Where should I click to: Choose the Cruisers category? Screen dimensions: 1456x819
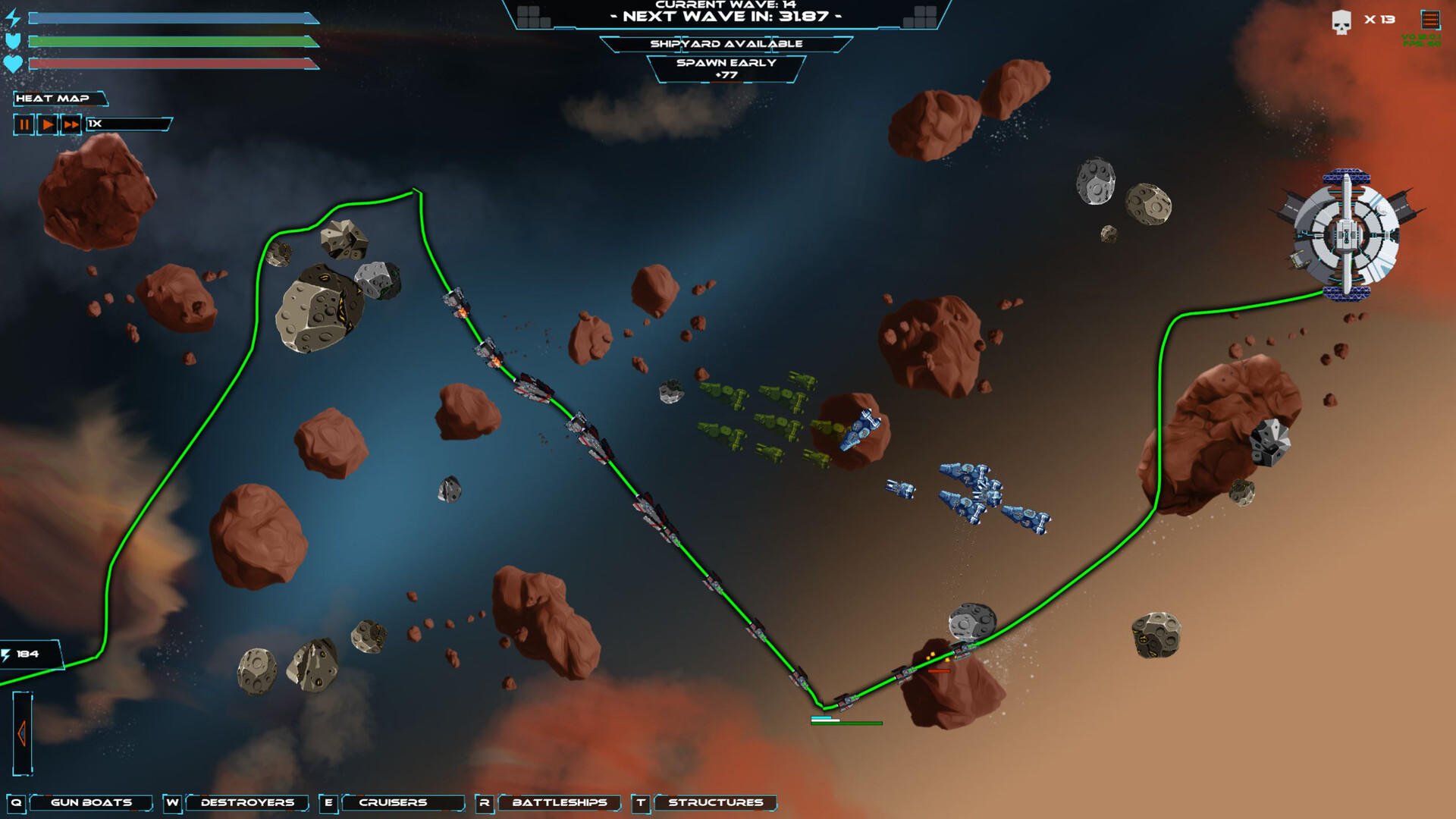(x=393, y=802)
